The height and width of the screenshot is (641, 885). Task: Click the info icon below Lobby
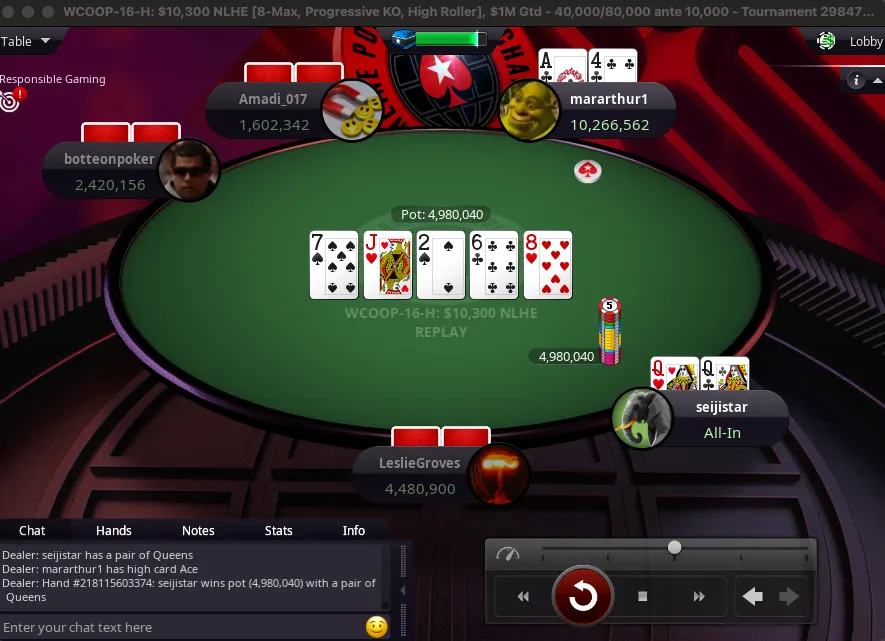pyautogui.click(x=856, y=81)
